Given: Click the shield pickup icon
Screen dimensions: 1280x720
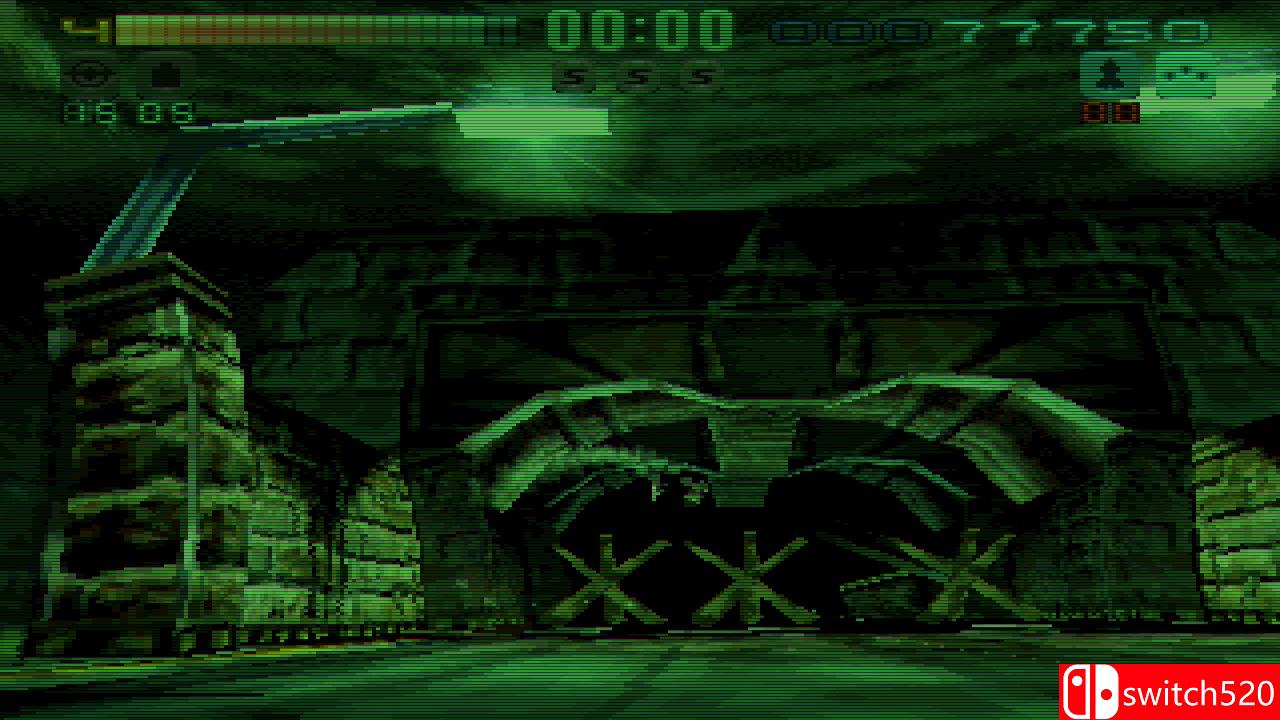Looking at the screenshot, I should pyautogui.click(x=165, y=72).
